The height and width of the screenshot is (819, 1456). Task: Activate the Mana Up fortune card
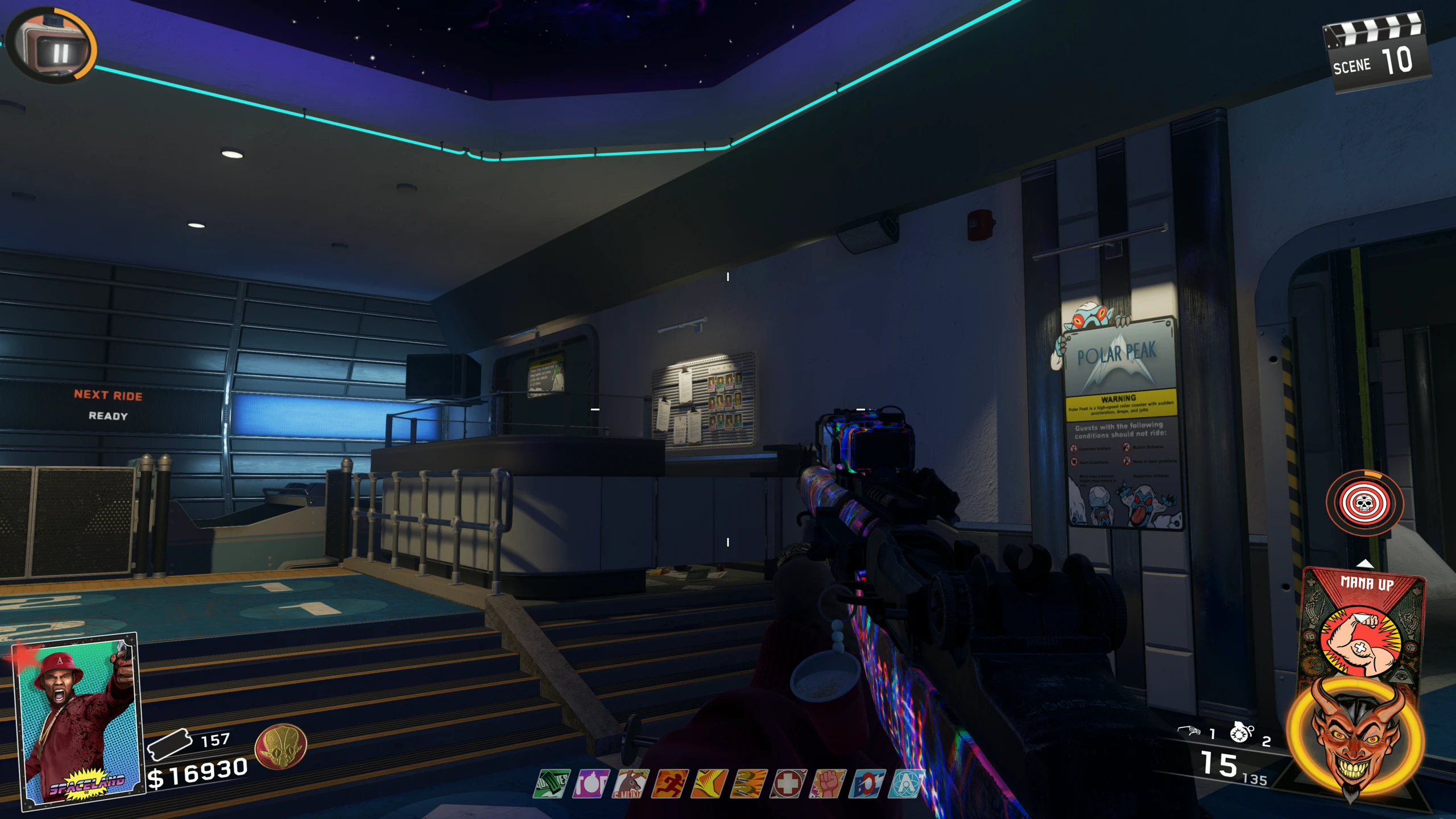tap(1363, 626)
